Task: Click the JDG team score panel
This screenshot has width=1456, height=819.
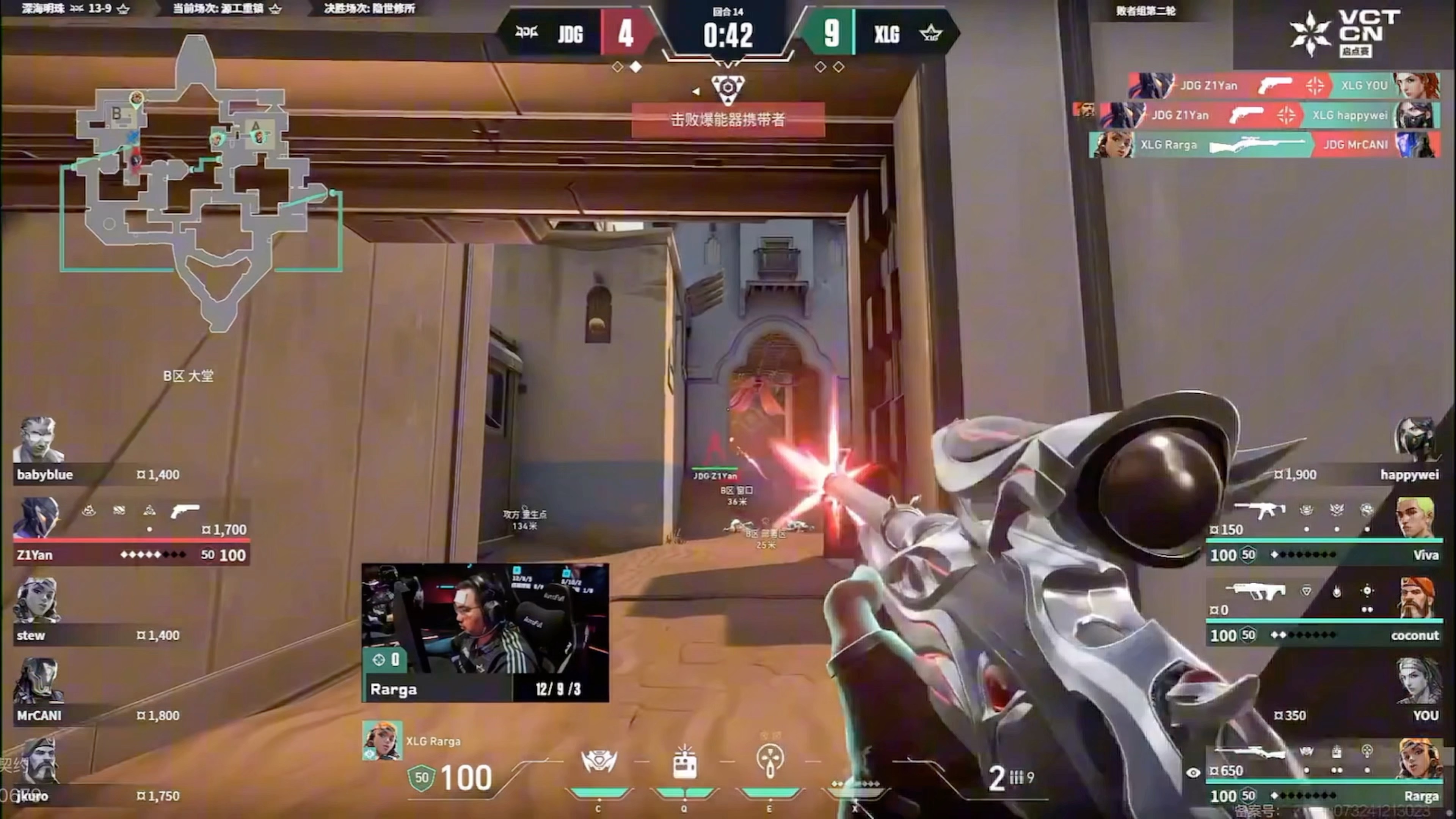Action: (x=576, y=34)
